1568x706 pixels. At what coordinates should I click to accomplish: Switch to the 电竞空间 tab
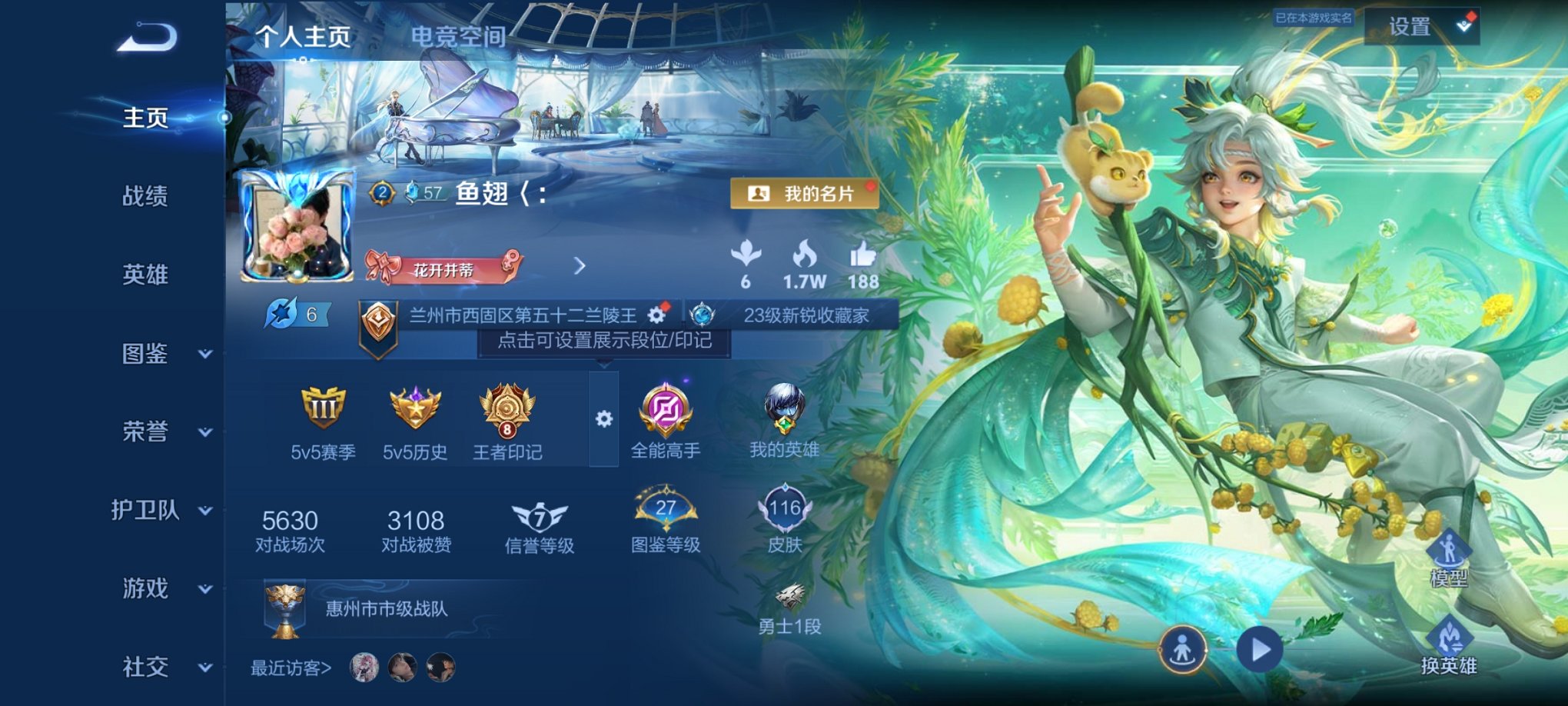point(459,35)
